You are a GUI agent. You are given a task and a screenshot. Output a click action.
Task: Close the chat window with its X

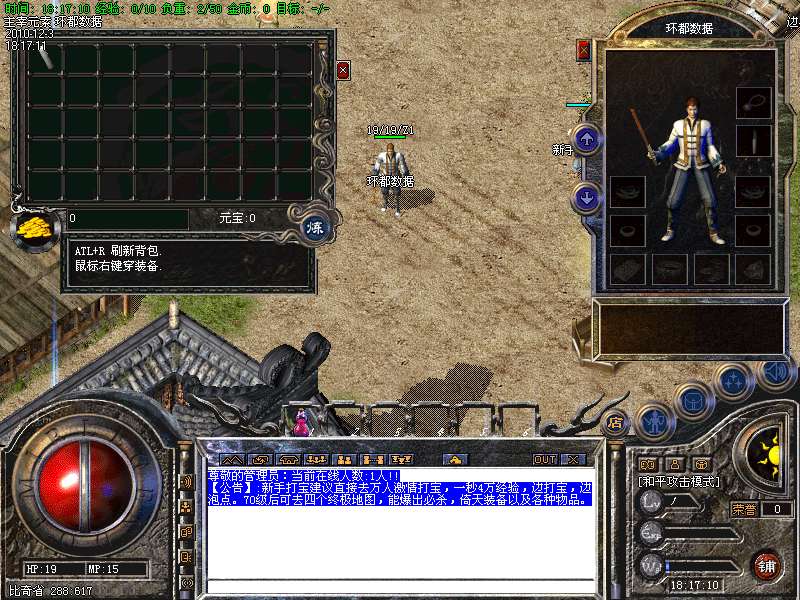click(x=573, y=459)
